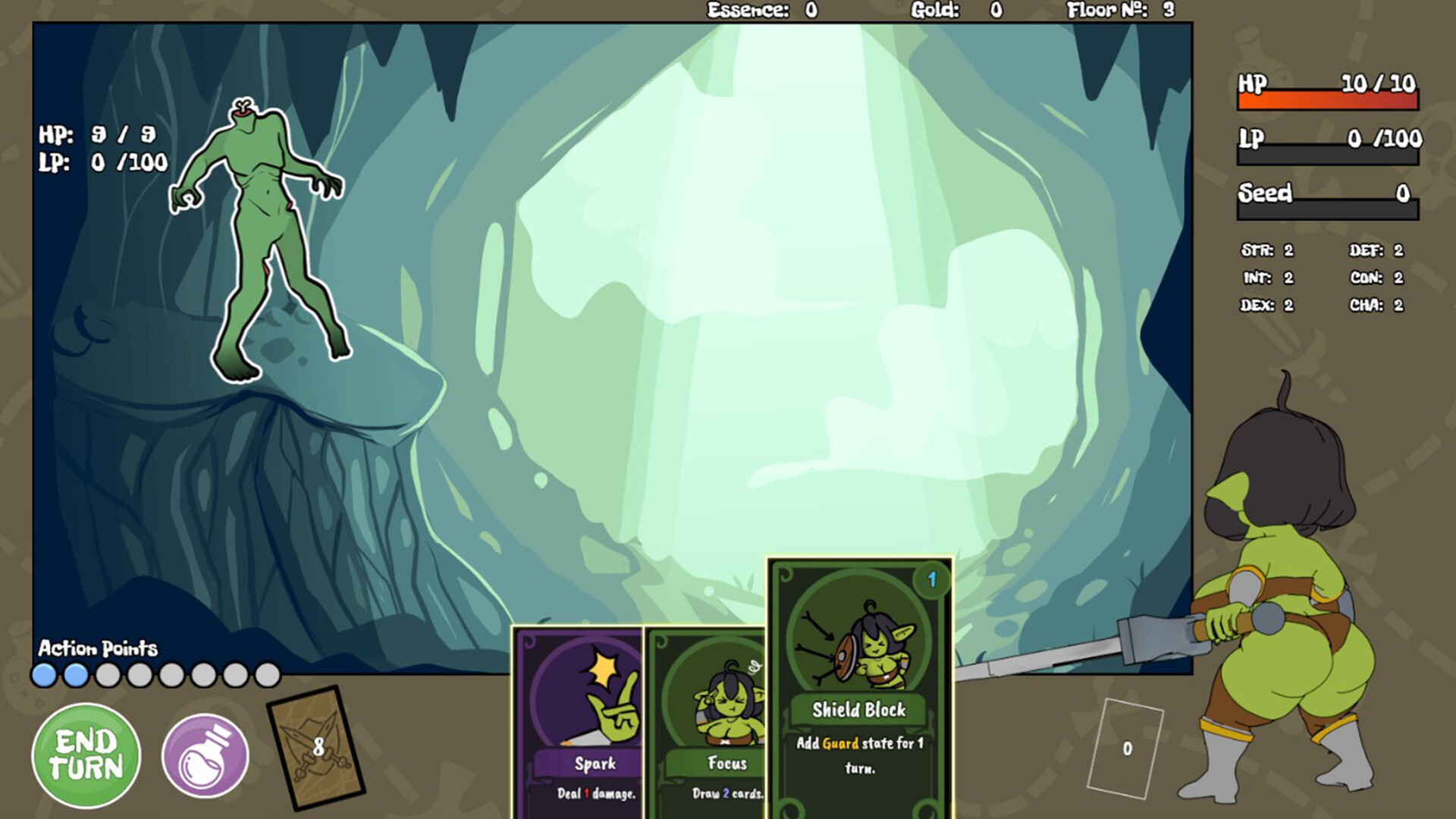Click the Gold counter in the top bar
The width and height of the screenshot is (1456, 819).
pos(955,11)
